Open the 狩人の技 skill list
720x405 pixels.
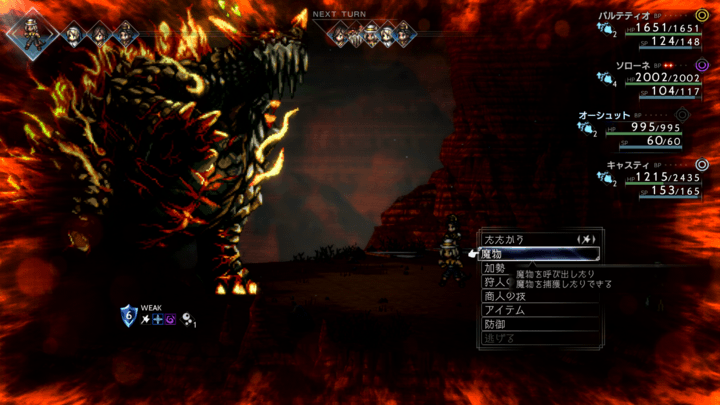point(496,282)
